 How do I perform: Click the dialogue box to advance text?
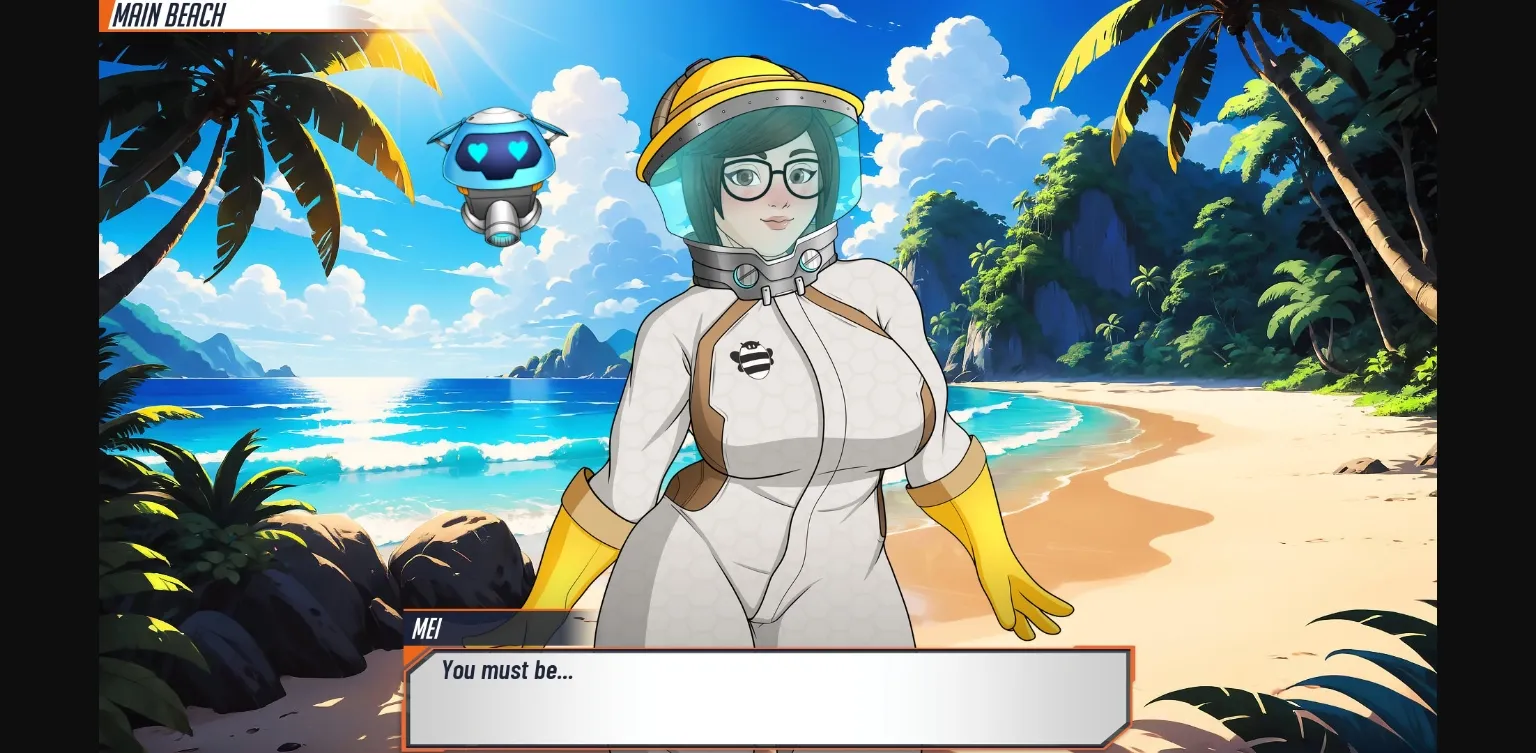pos(768,700)
